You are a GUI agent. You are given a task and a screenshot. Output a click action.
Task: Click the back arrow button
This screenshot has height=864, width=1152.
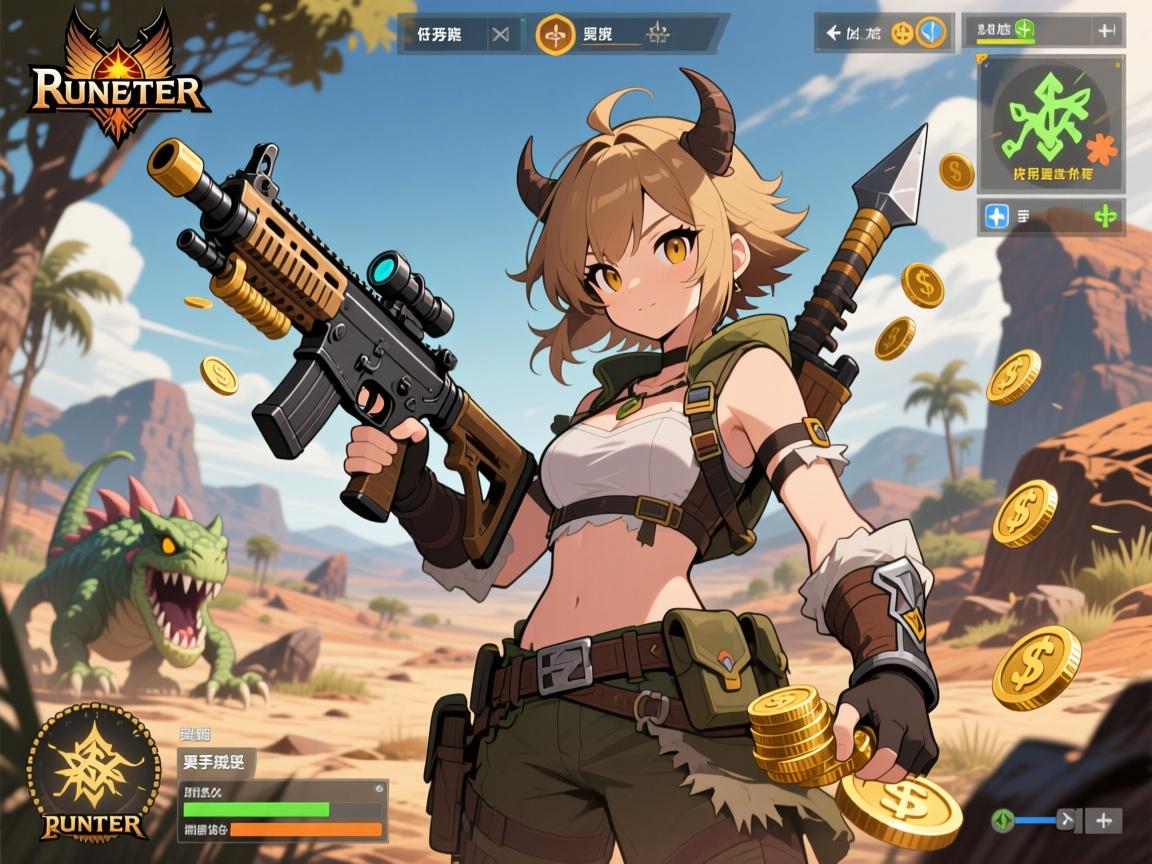tap(832, 33)
